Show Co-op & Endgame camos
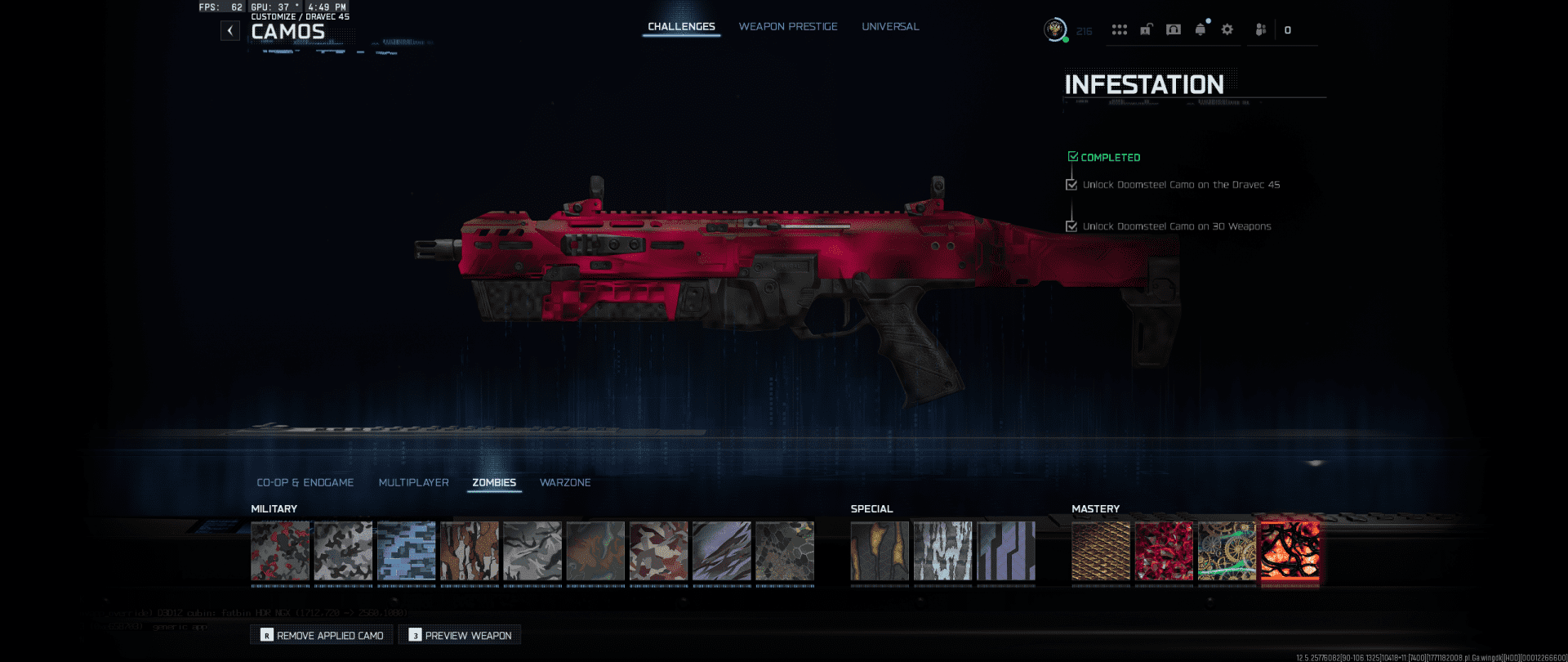Viewport: 1568px width, 662px height. 305,483
